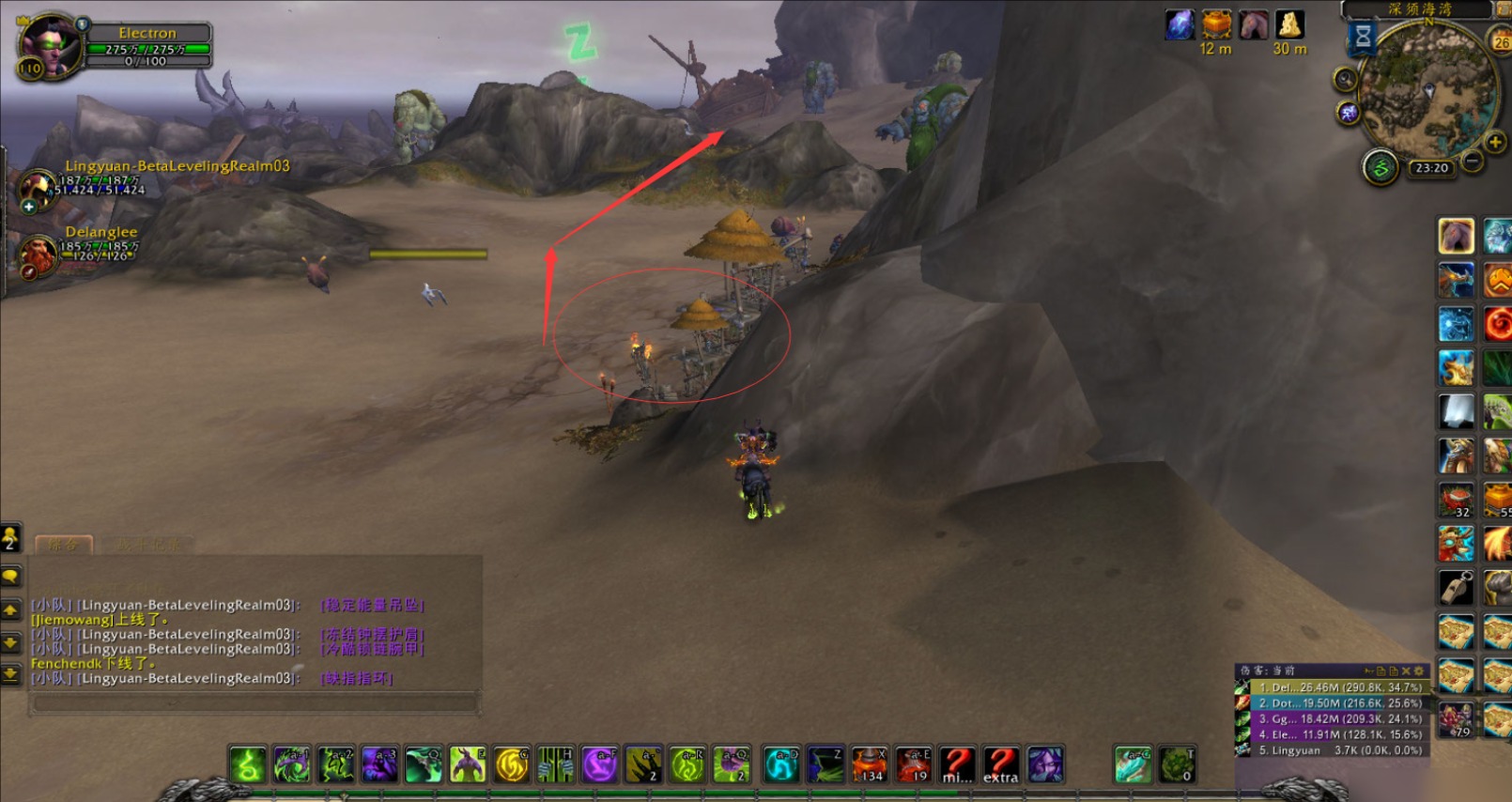Open the green class hall button by minimap

[1380, 168]
